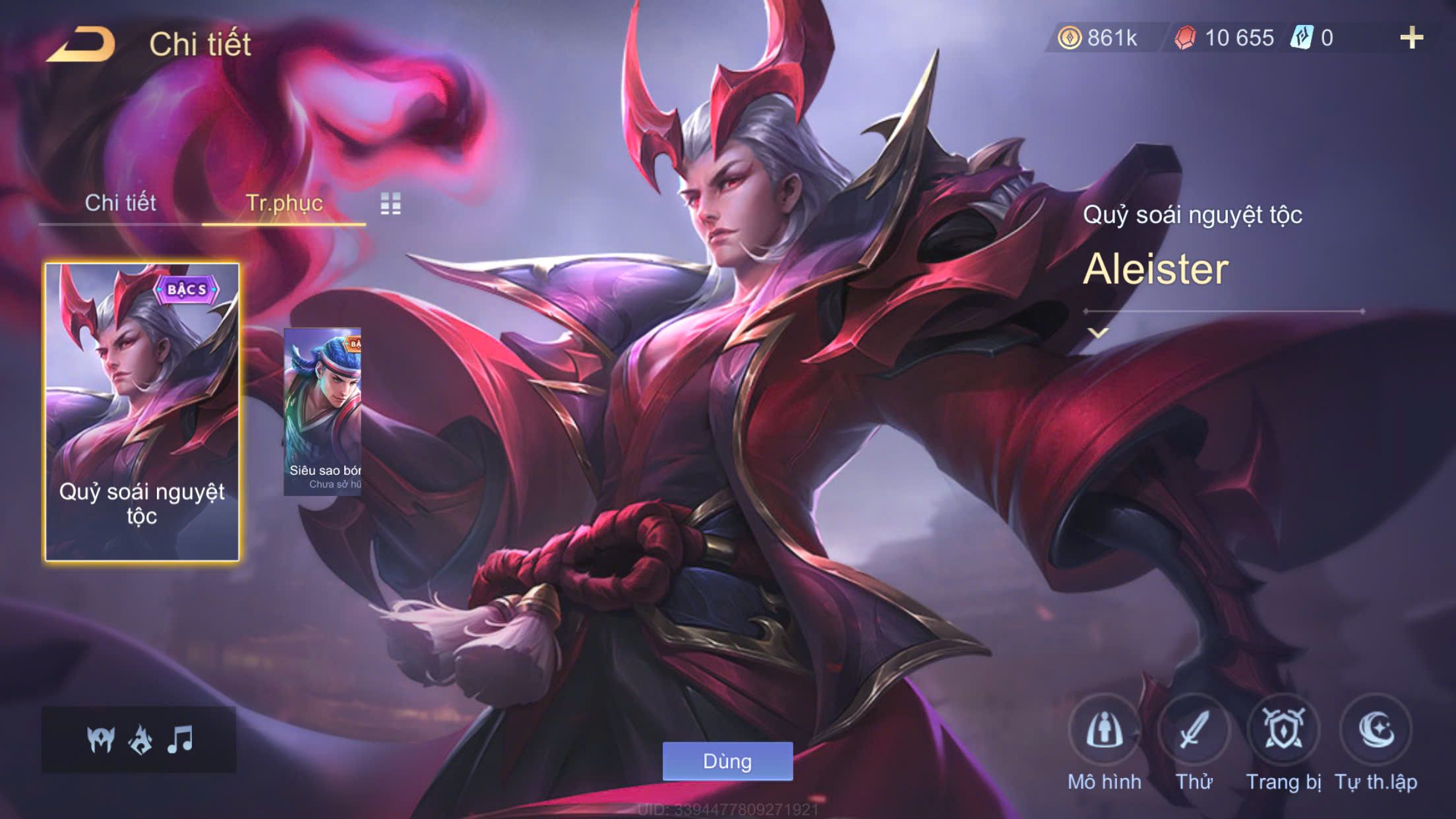
Task: Open the Tr.phục skins tab
Action: [x=284, y=203]
